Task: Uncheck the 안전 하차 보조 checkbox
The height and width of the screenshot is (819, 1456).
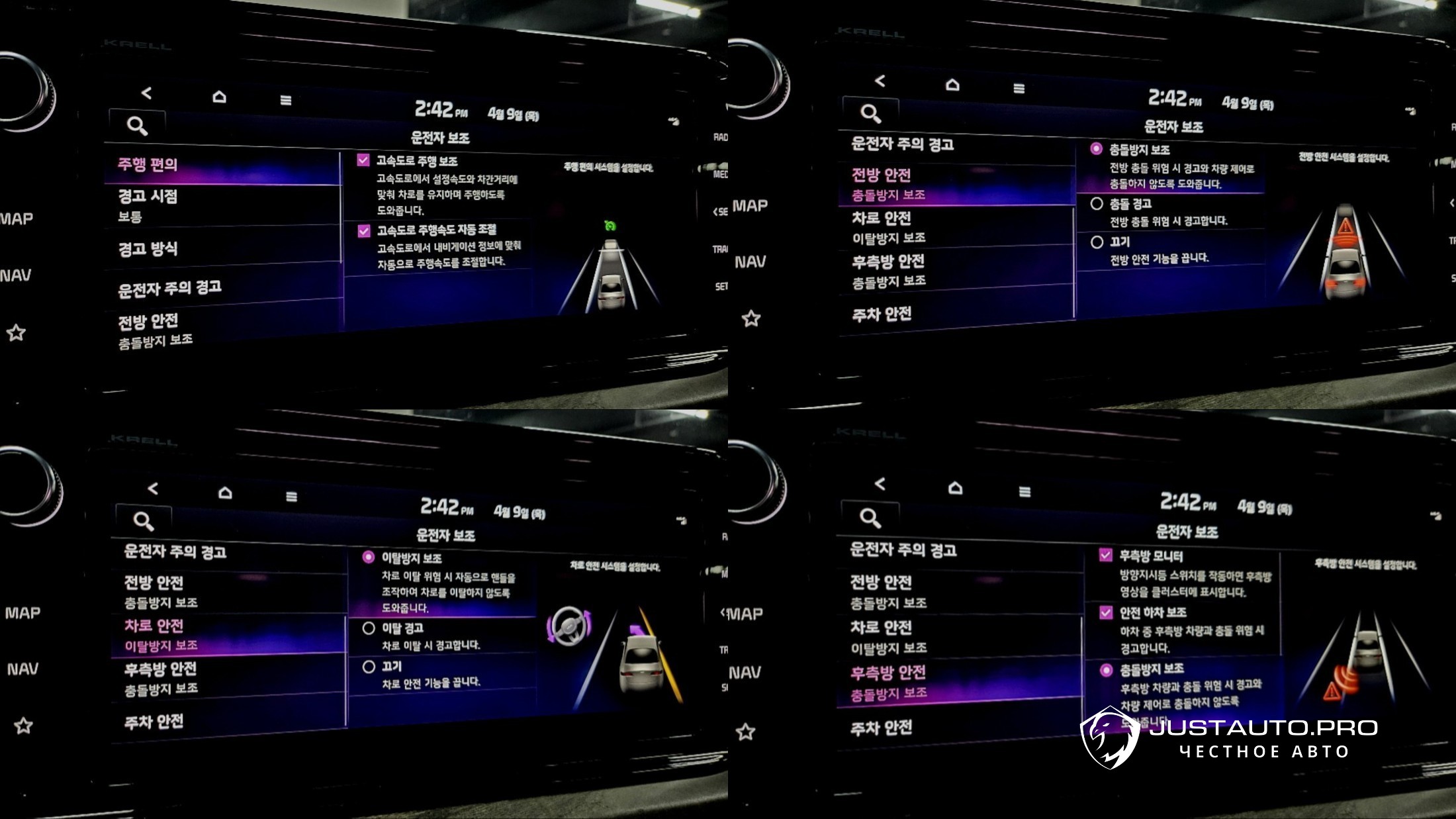Action: (1105, 612)
